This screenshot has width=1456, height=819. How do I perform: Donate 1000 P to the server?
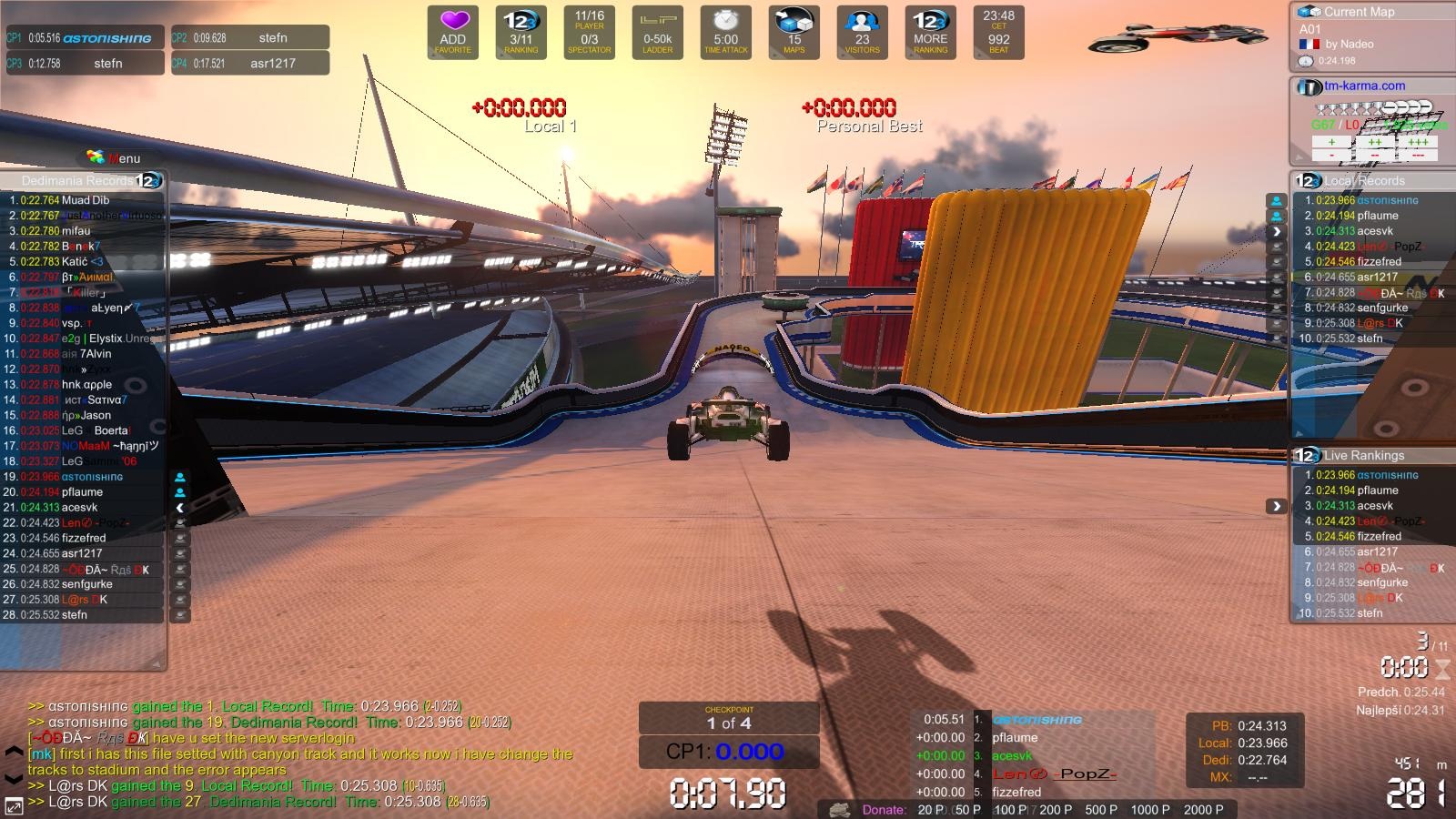tap(1149, 809)
